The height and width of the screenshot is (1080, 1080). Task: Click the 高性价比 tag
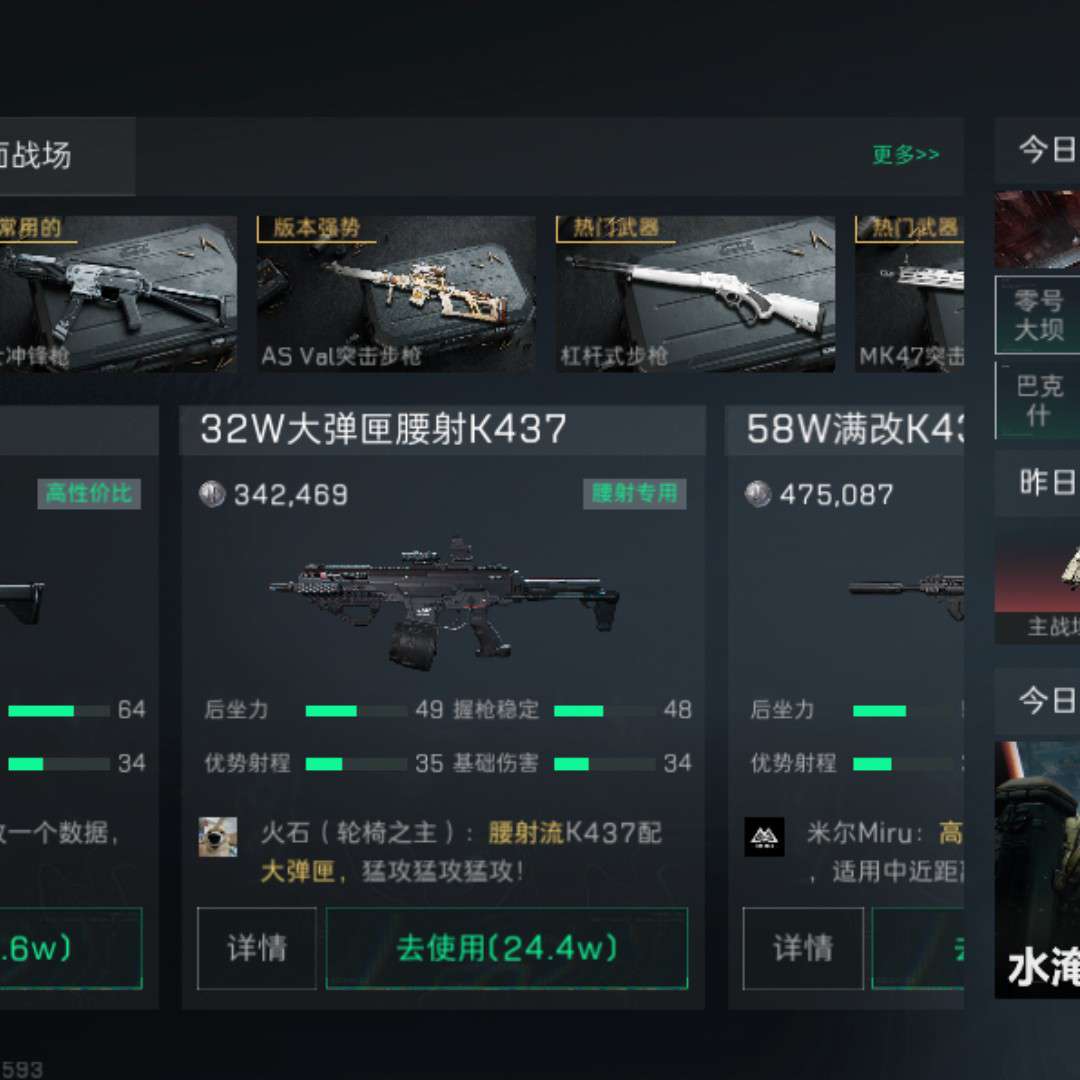(x=89, y=493)
